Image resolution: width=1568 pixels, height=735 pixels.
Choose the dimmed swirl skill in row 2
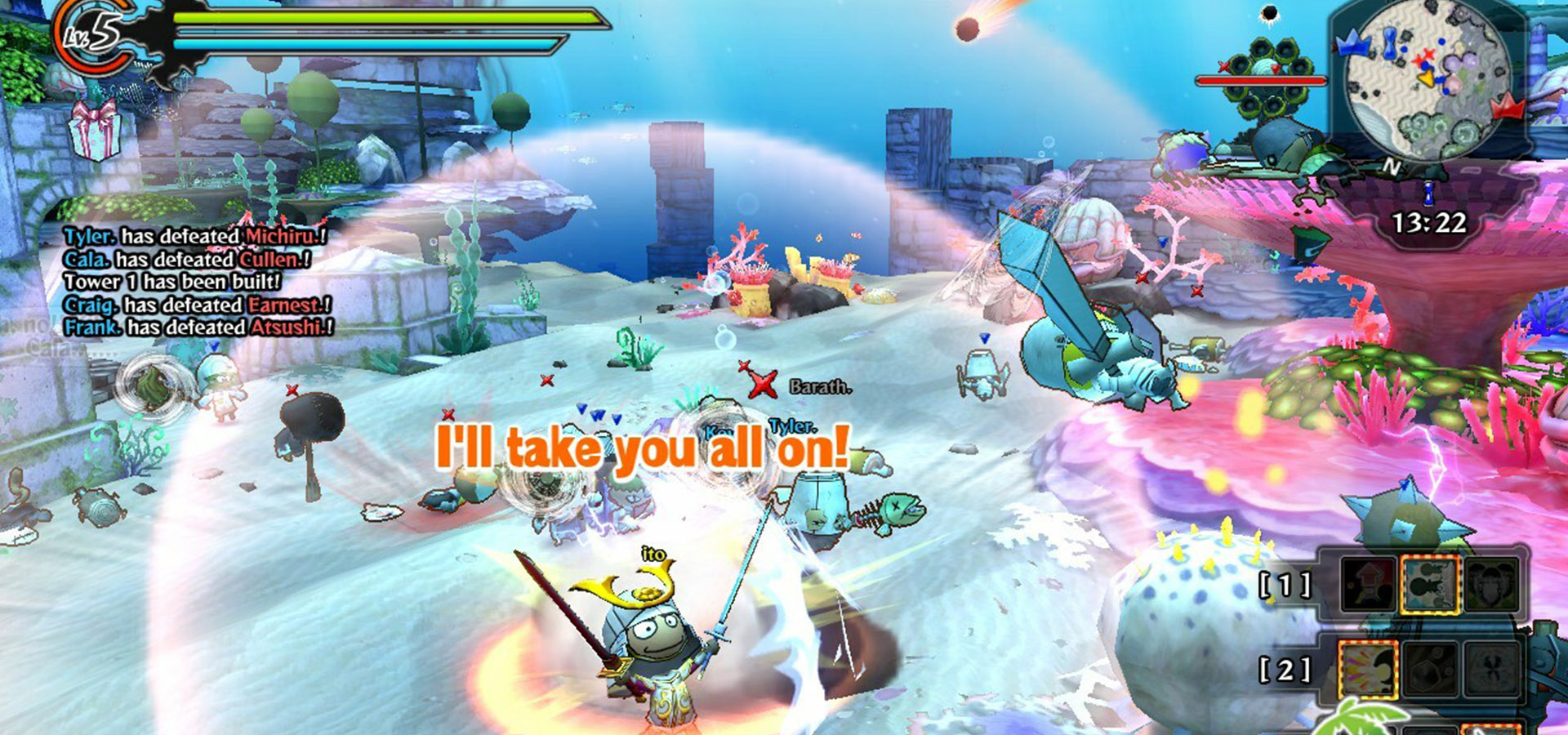pos(1491,670)
